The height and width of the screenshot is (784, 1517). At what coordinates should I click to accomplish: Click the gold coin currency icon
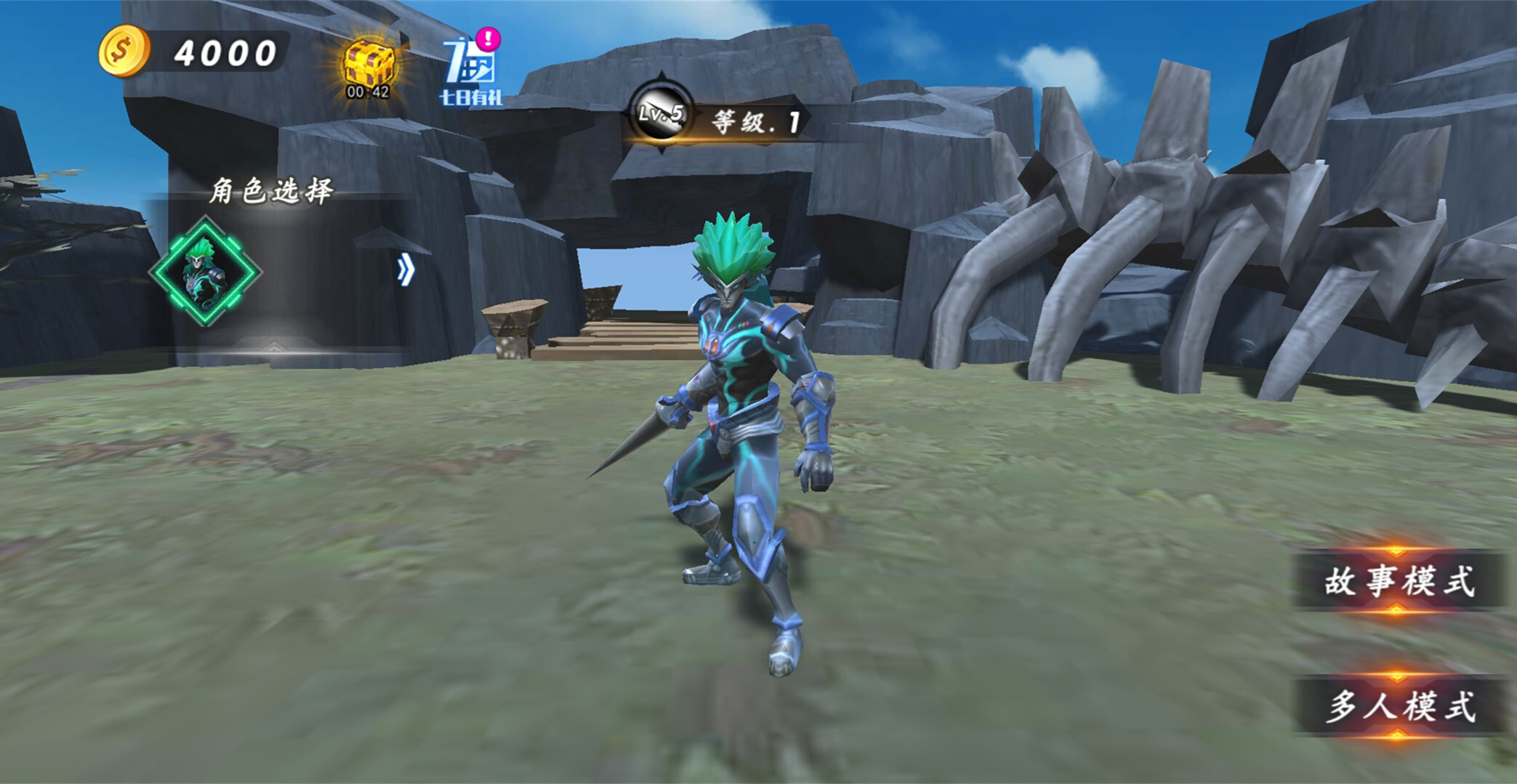click(124, 51)
